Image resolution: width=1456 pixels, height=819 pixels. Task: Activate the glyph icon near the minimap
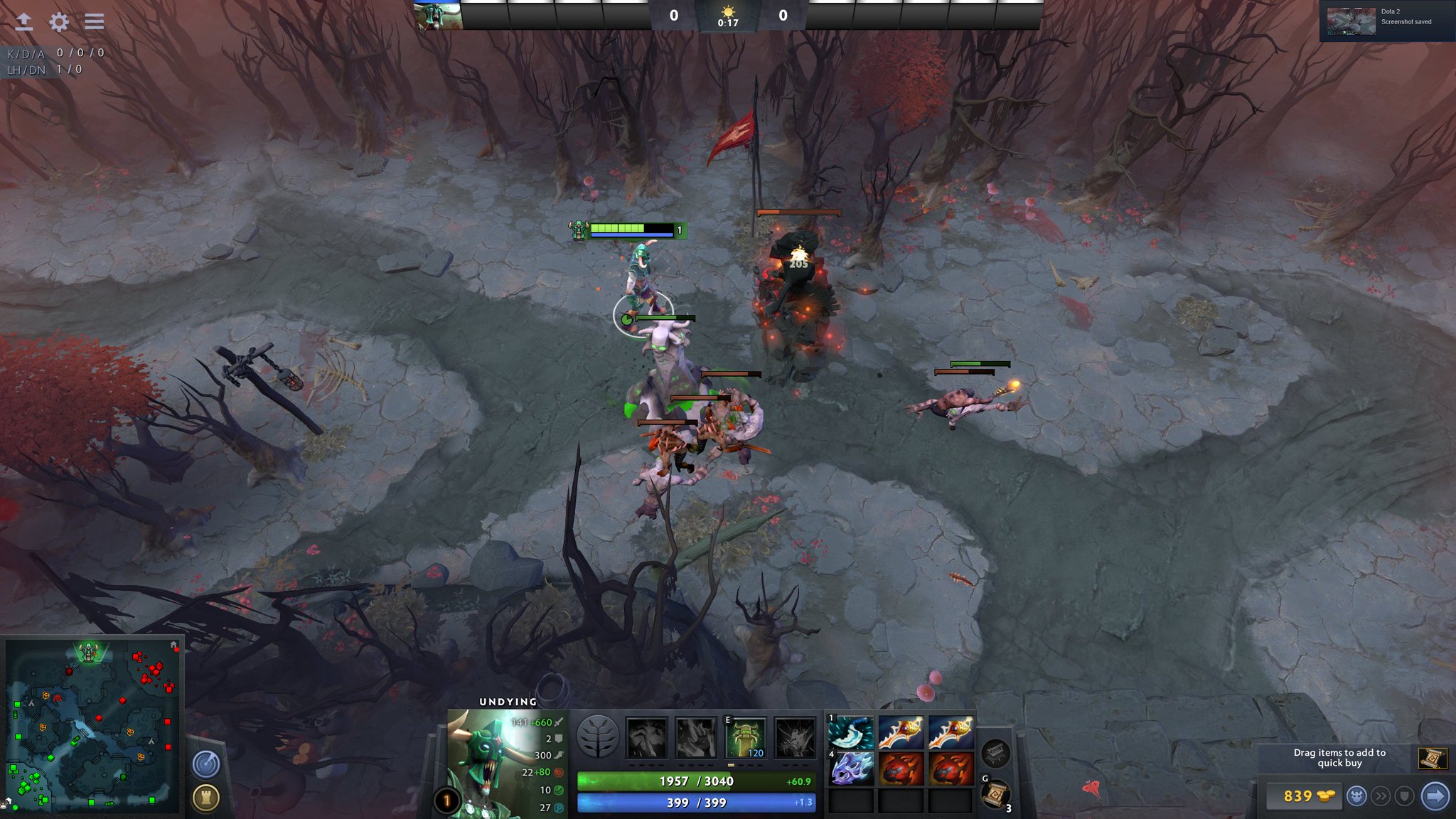click(205, 798)
